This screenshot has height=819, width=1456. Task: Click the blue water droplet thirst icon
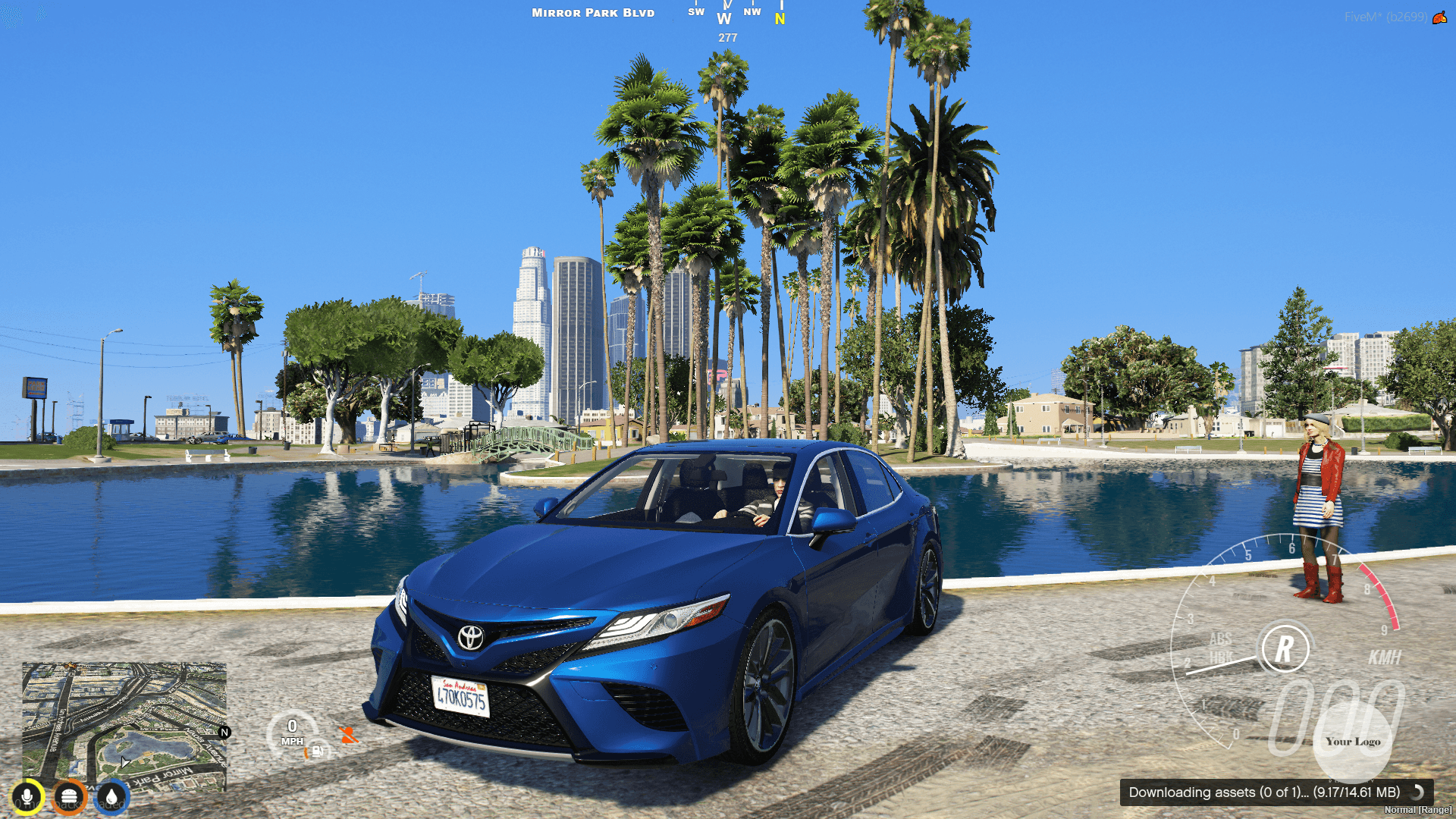click(112, 795)
